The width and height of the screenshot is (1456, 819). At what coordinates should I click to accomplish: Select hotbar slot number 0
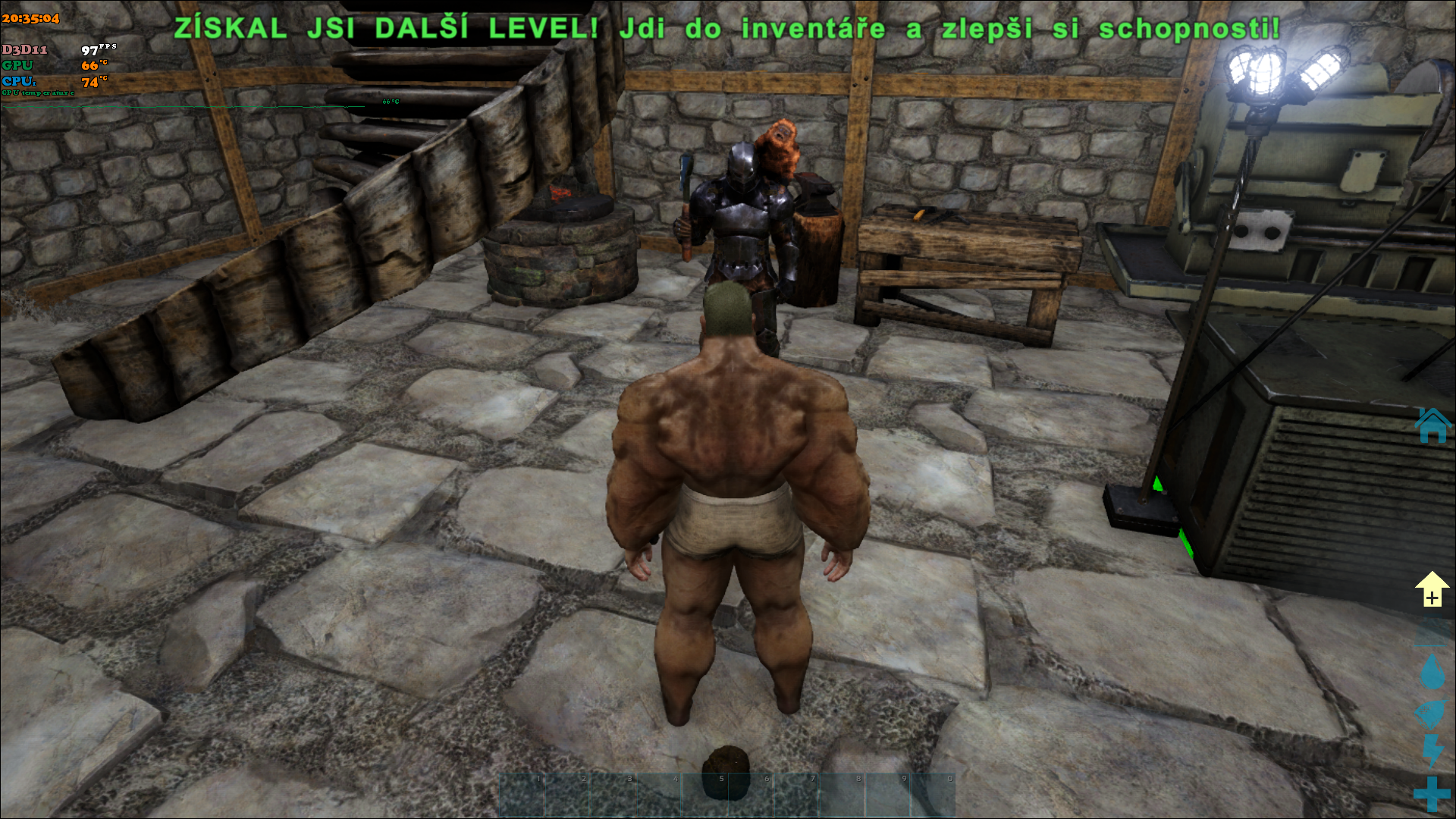(933, 795)
